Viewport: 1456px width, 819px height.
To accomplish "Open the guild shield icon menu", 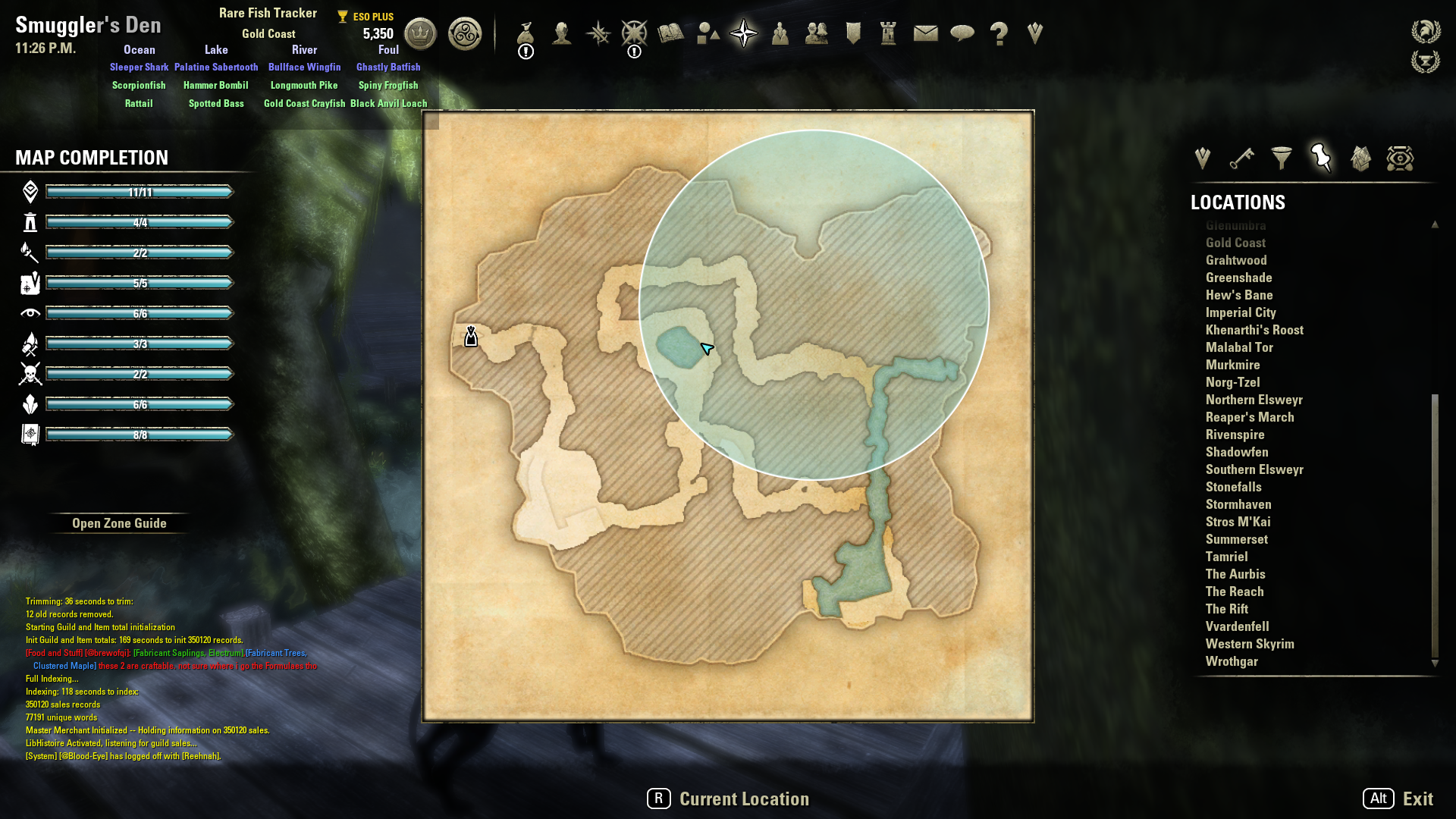I will click(x=853, y=33).
